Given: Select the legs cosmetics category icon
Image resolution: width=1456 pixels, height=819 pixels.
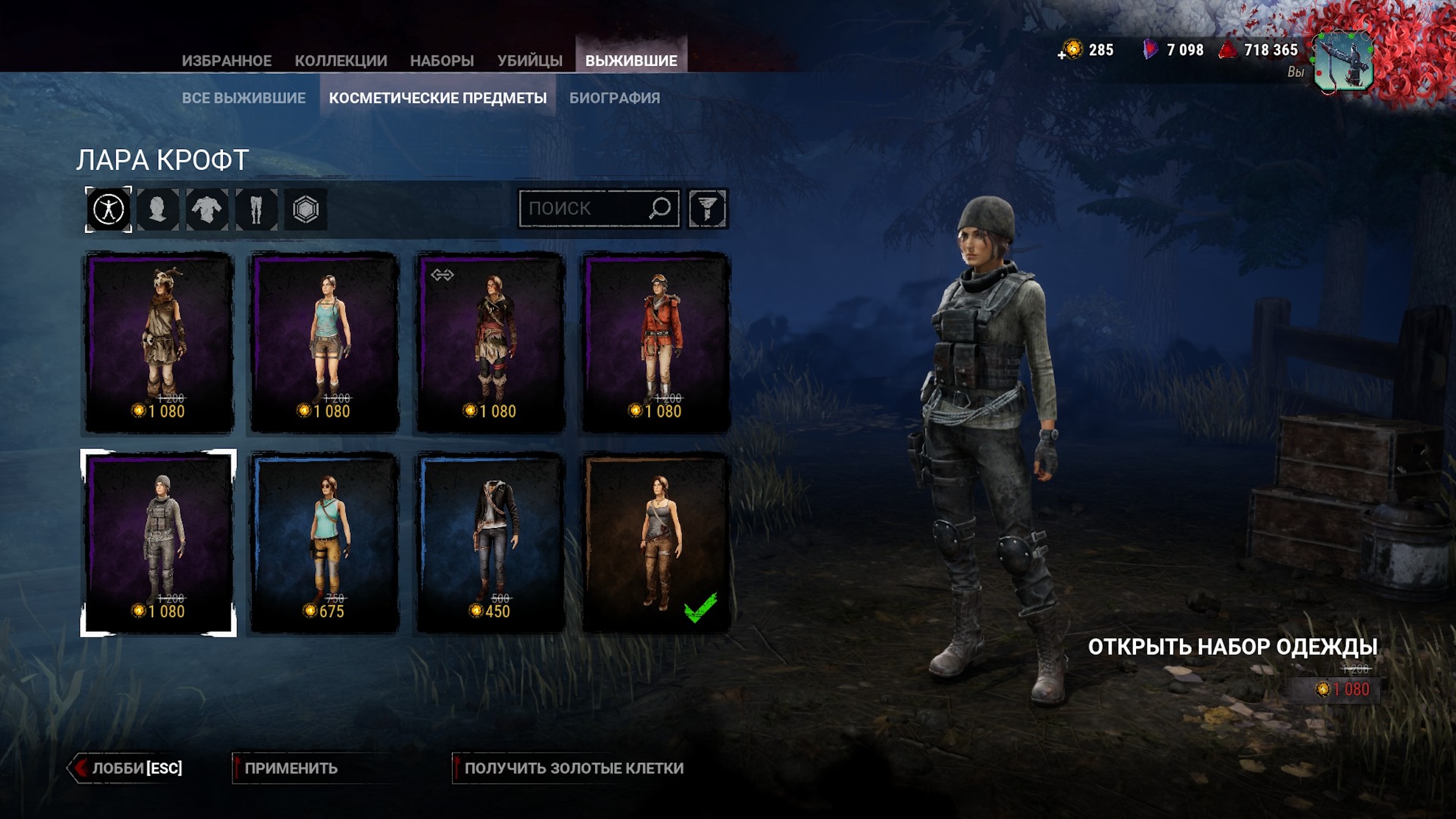Looking at the screenshot, I should click(257, 209).
